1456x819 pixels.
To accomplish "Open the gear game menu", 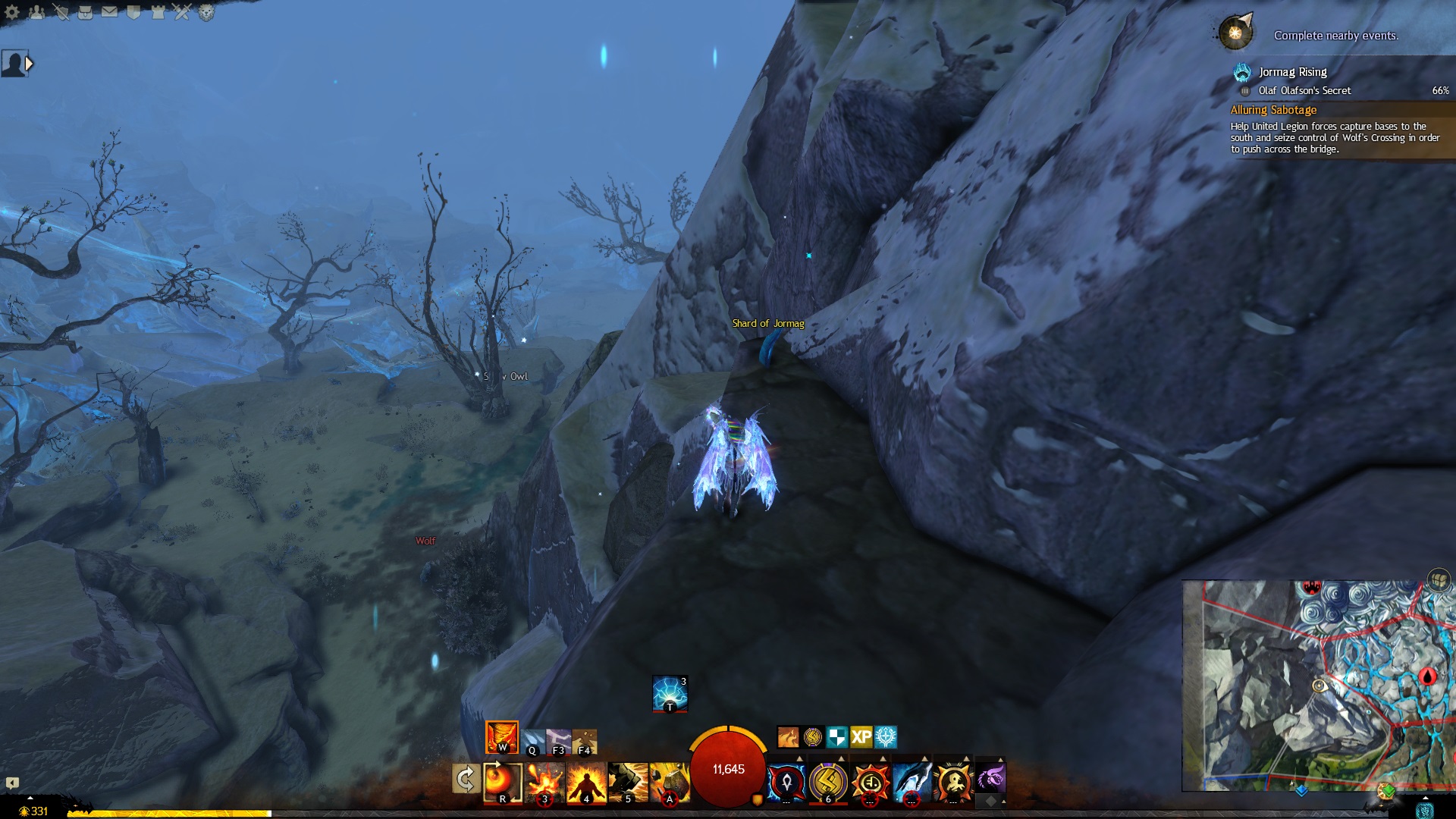I will point(13,11).
